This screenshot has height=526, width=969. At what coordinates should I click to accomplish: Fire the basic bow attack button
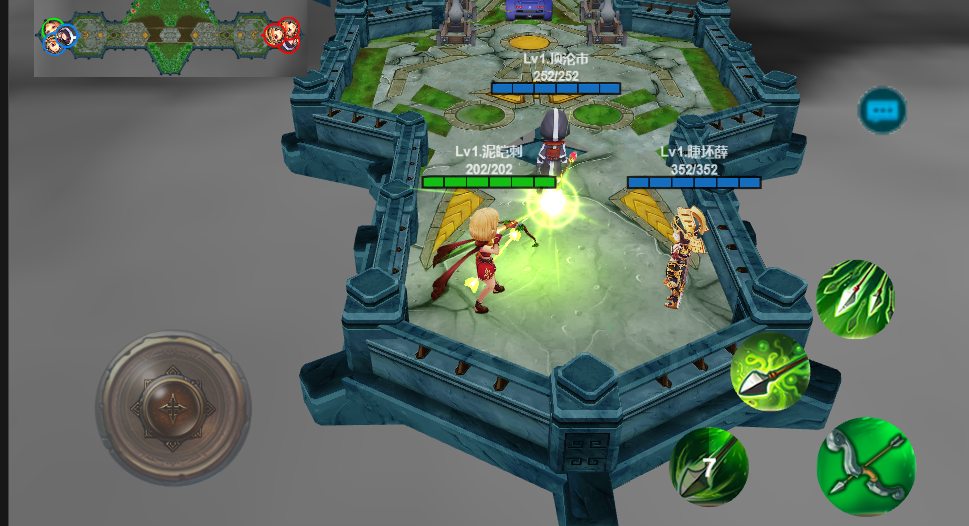point(865,466)
